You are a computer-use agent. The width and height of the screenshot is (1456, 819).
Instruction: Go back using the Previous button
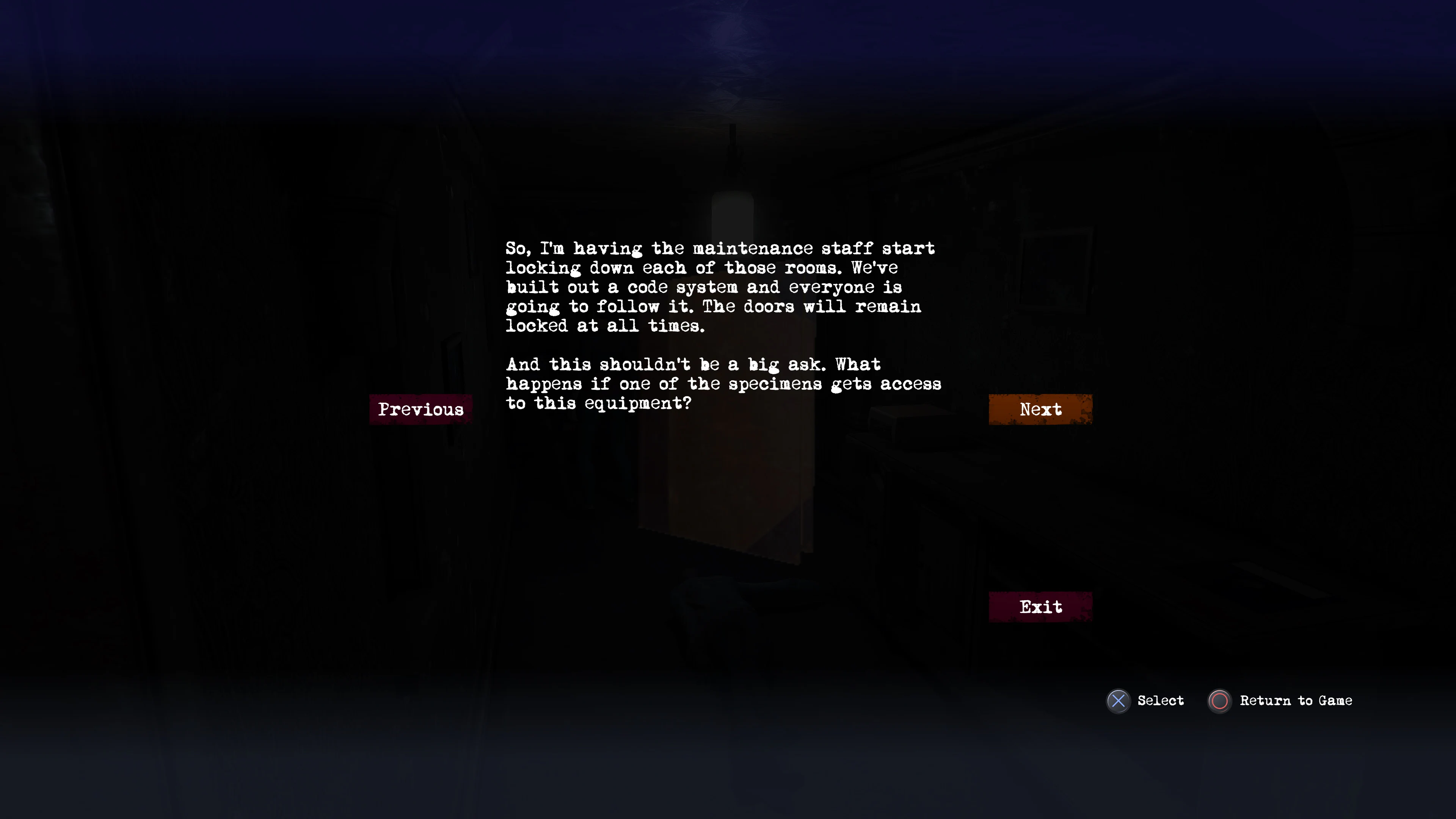[420, 409]
